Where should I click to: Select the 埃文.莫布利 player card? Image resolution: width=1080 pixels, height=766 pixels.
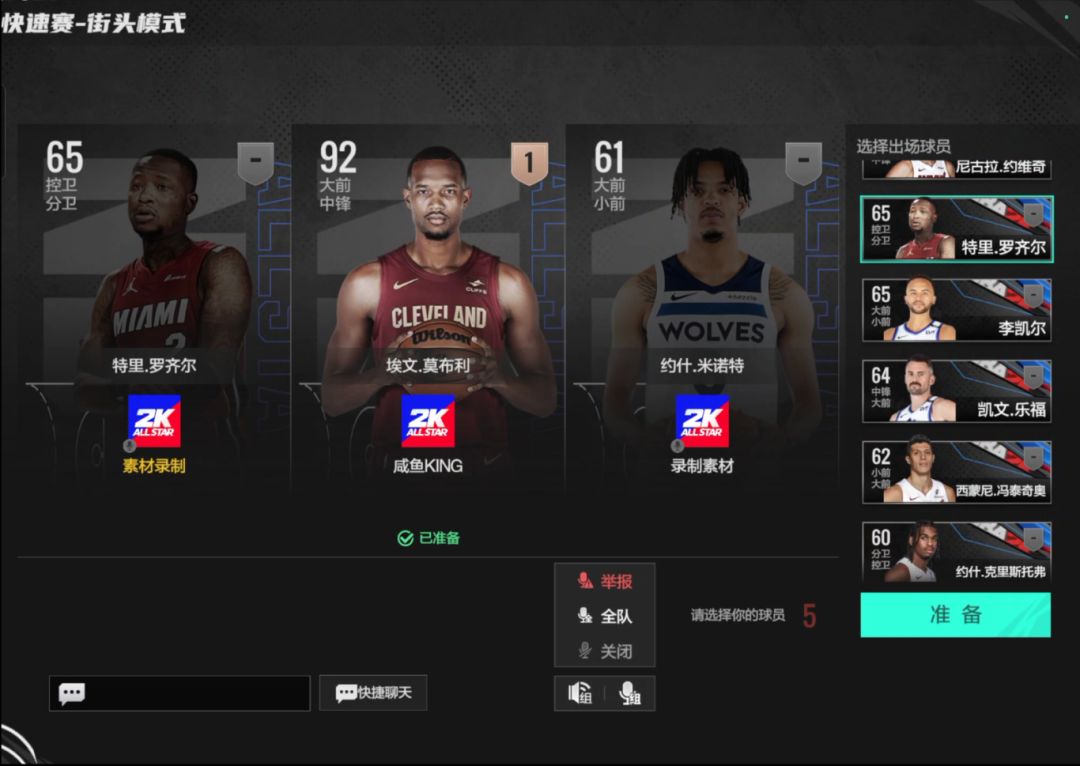click(428, 300)
